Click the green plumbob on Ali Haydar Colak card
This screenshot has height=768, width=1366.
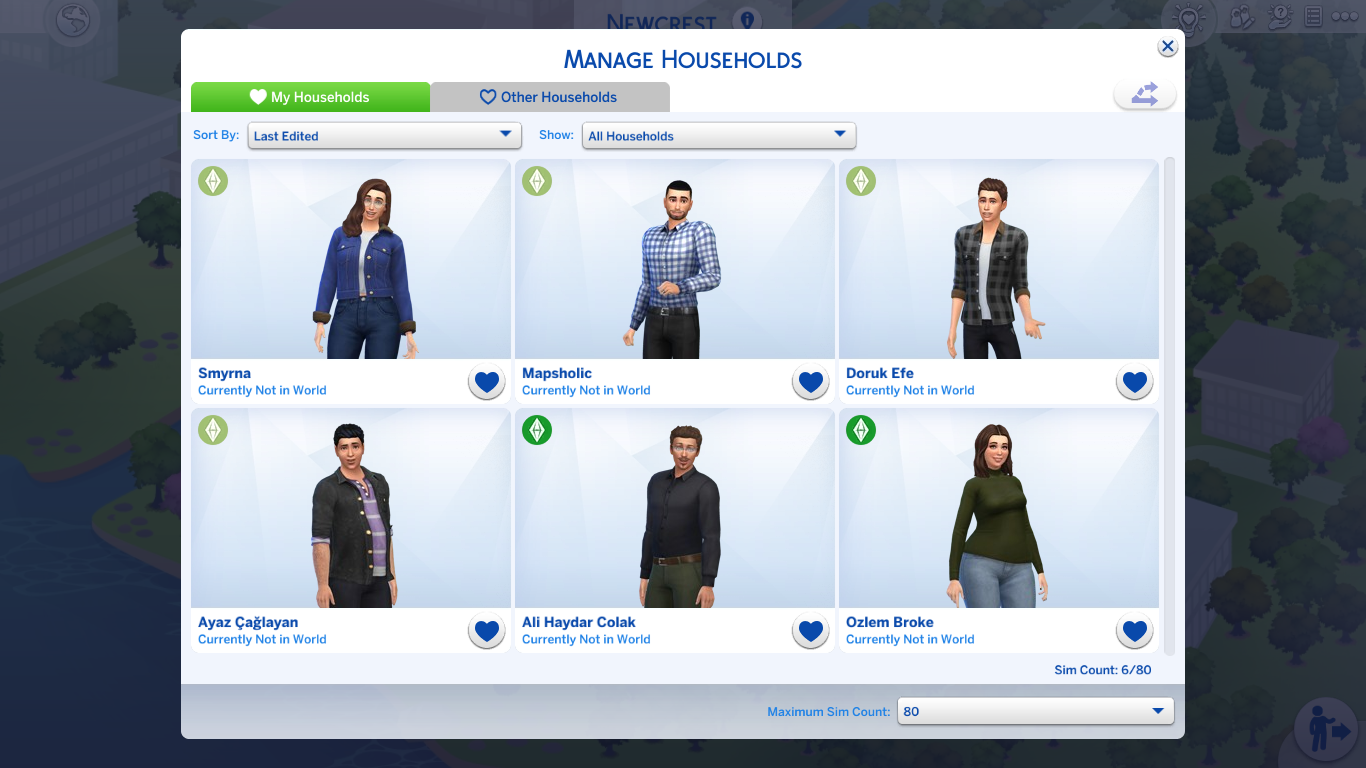pyautogui.click(x=537, y=431)
